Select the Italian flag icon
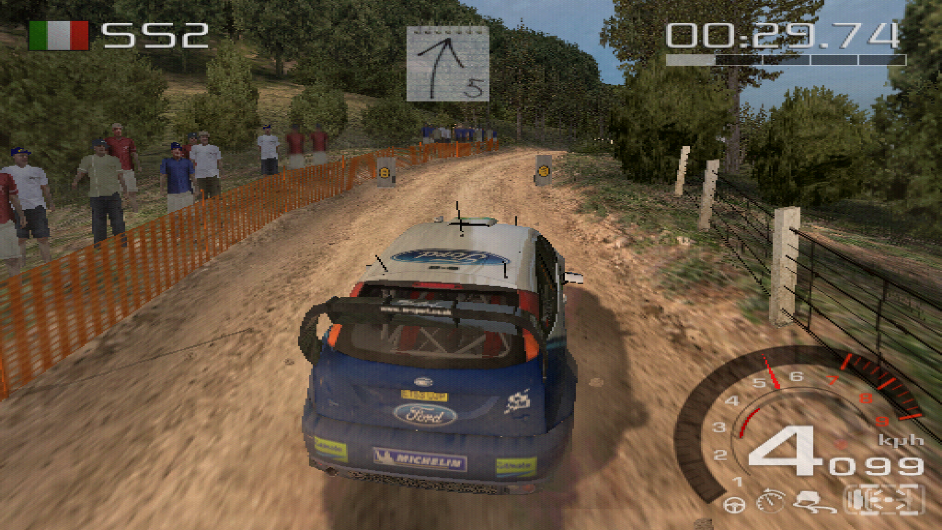The image size is (942, 530). (x=59, y=36)
